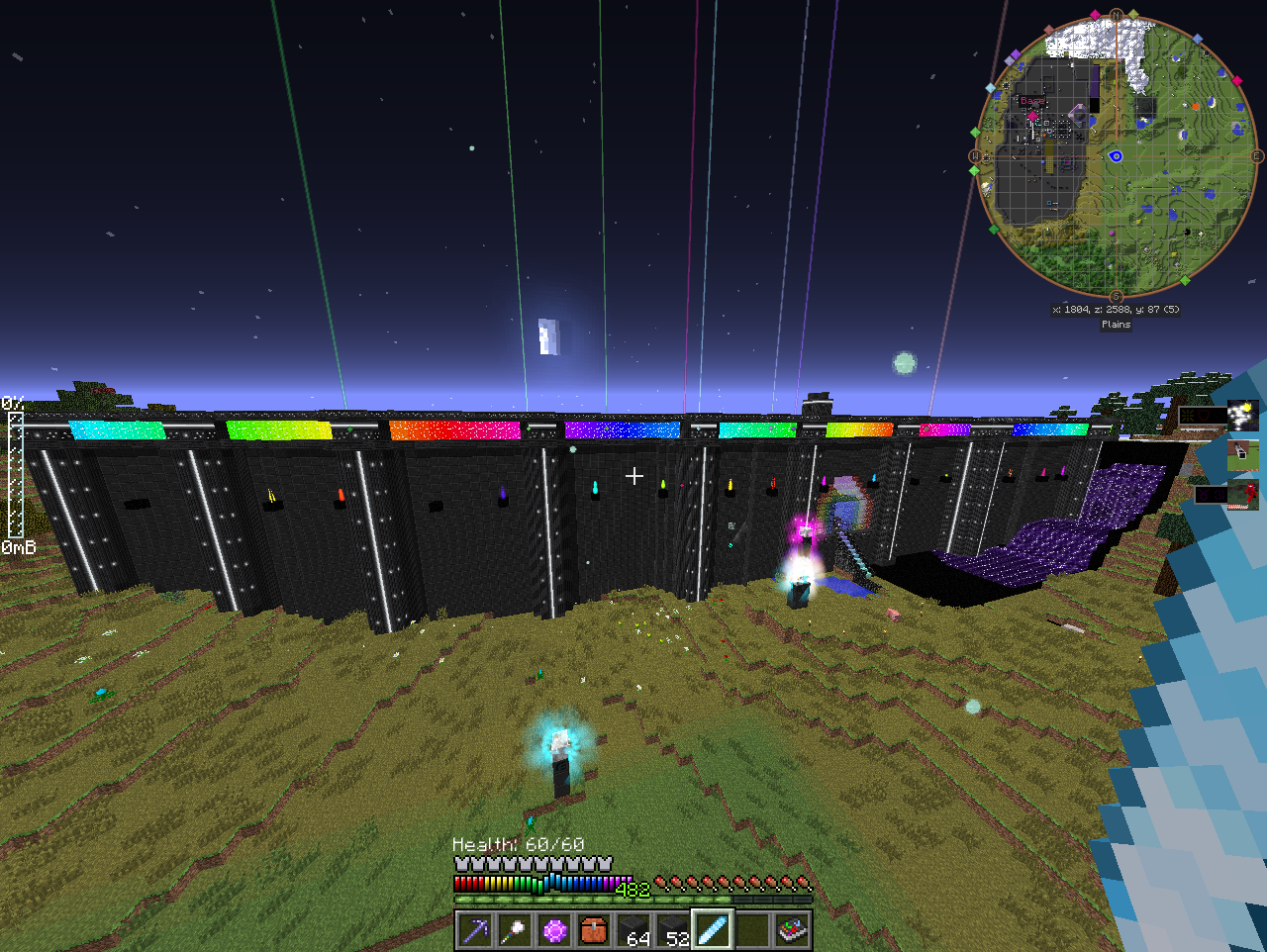Click the sparkling lights thumbnail on right
Viewport: 1267px width, 952px height.
coord(1243,415)
